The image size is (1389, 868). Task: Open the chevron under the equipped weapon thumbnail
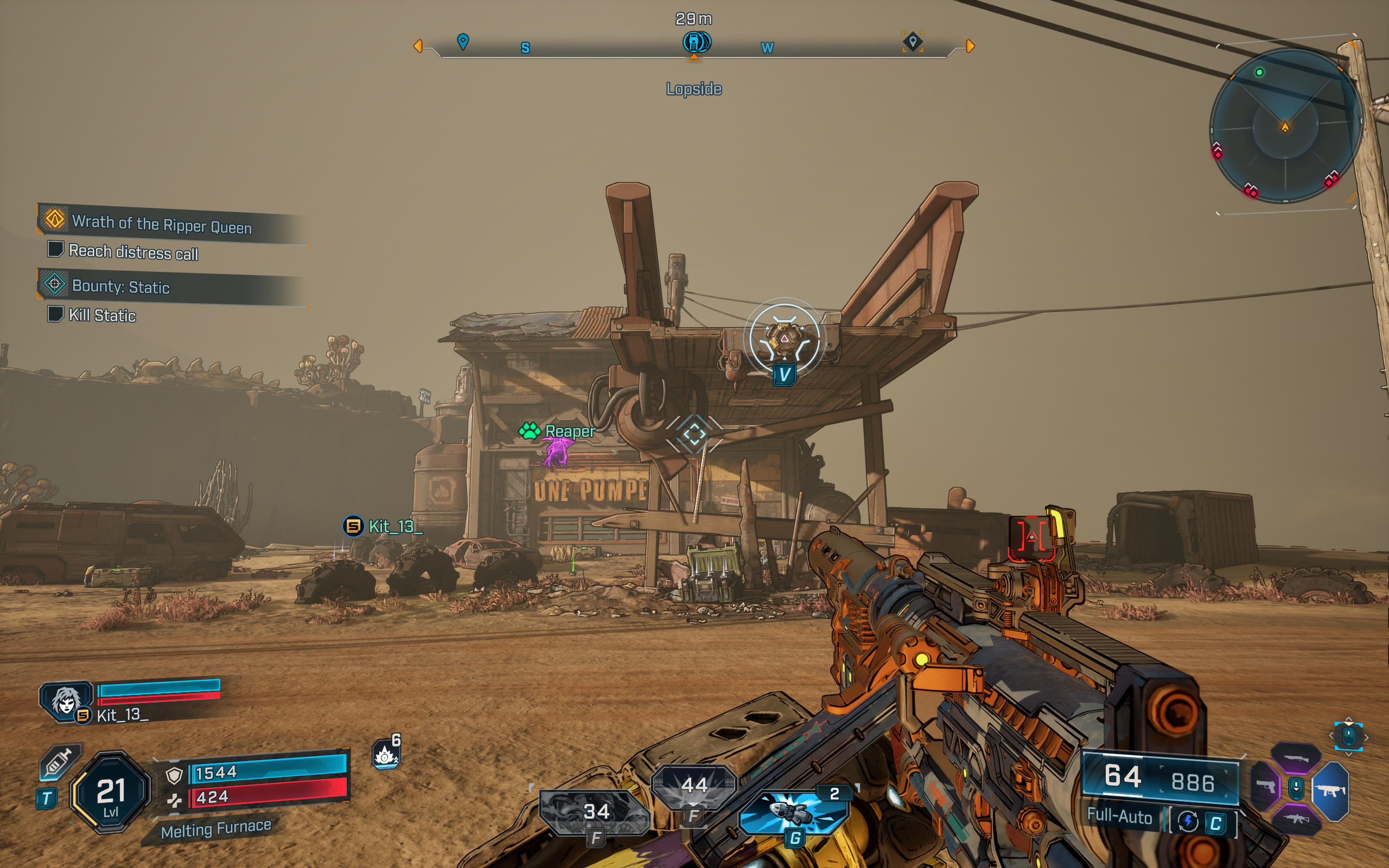coord(1349,754)
